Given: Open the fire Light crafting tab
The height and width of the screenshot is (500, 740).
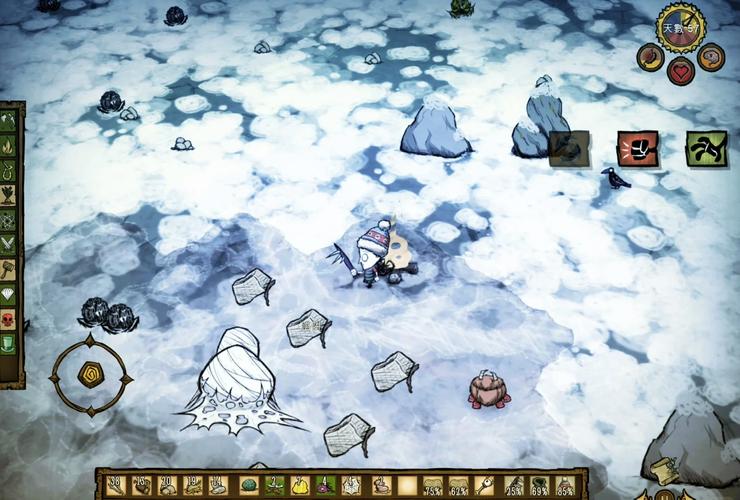Looking at the screenshot, I should [x=8, y=146].
